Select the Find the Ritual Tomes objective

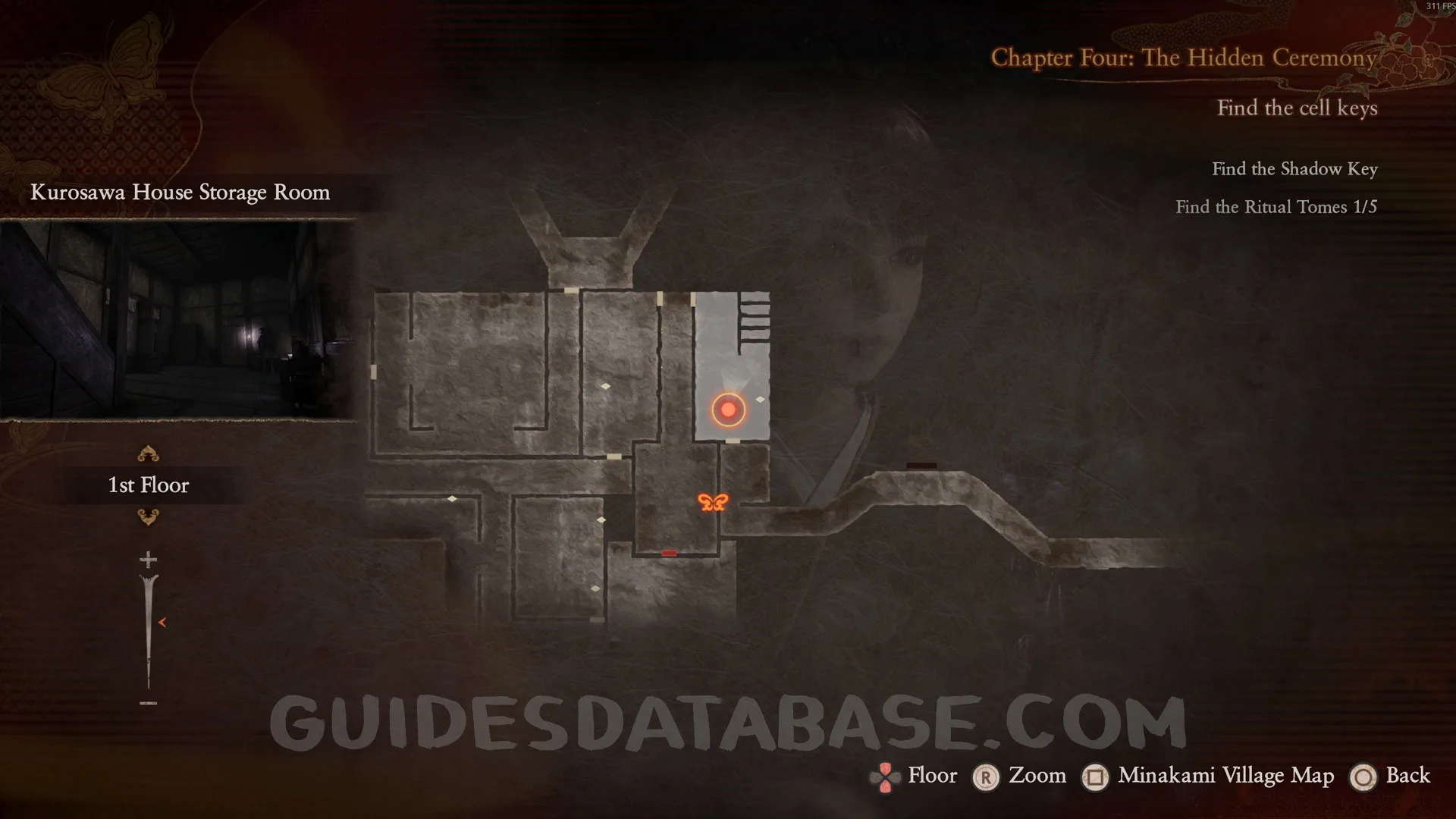pos(1276,207)
